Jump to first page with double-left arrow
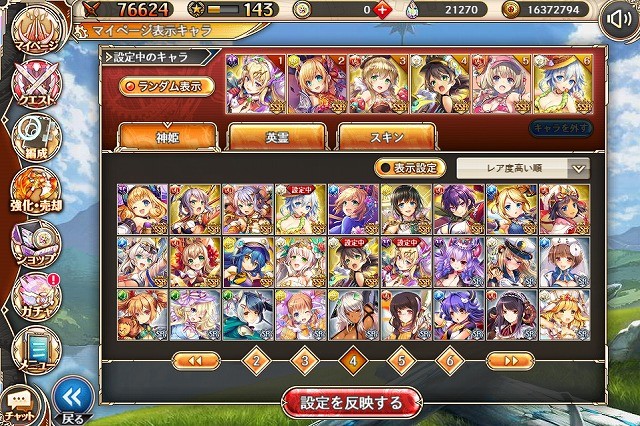The width and height of the screenshot is (640, 426). (x=196, y=360)
